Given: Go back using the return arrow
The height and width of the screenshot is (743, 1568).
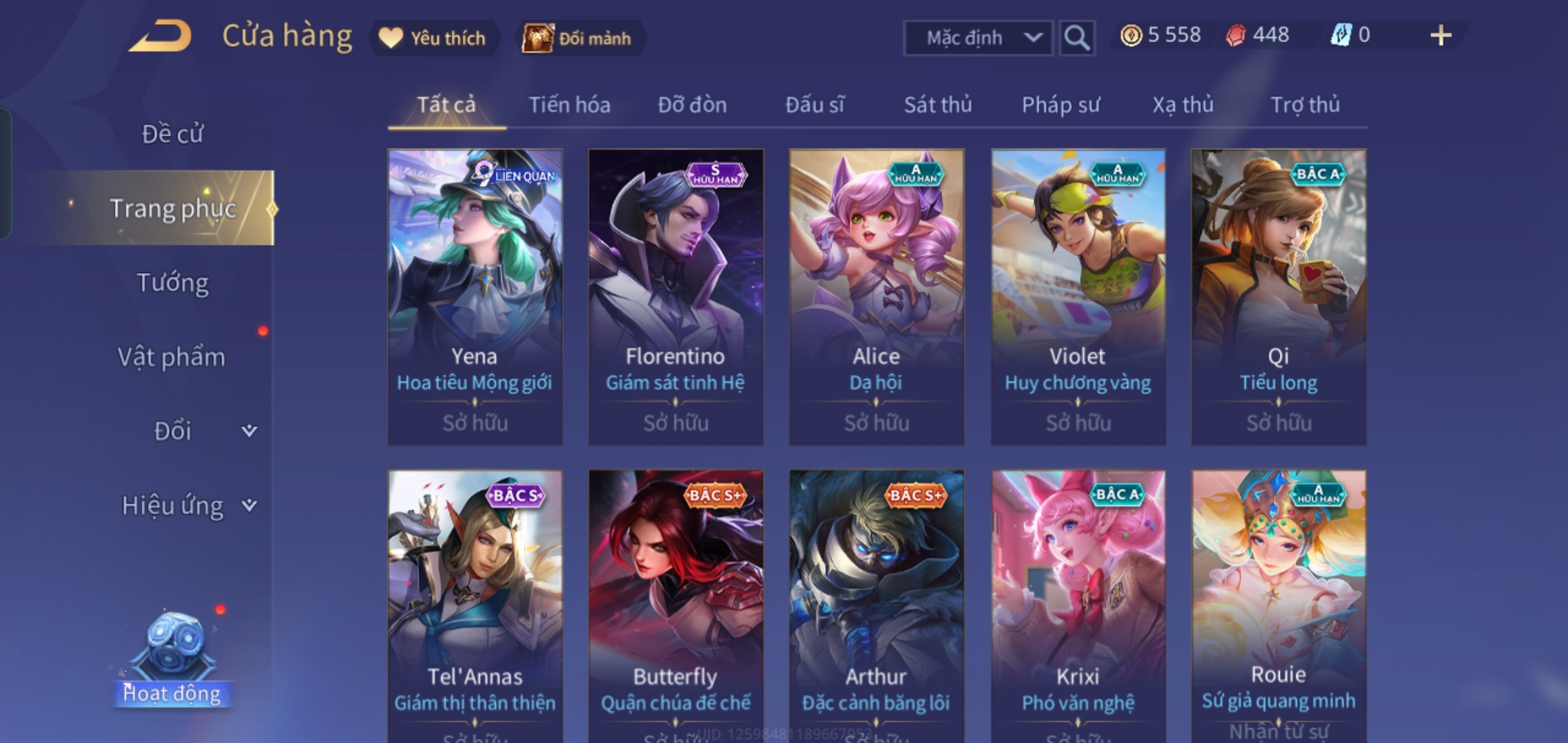Looking at the screenshot, I should click(x=160, y=36).
